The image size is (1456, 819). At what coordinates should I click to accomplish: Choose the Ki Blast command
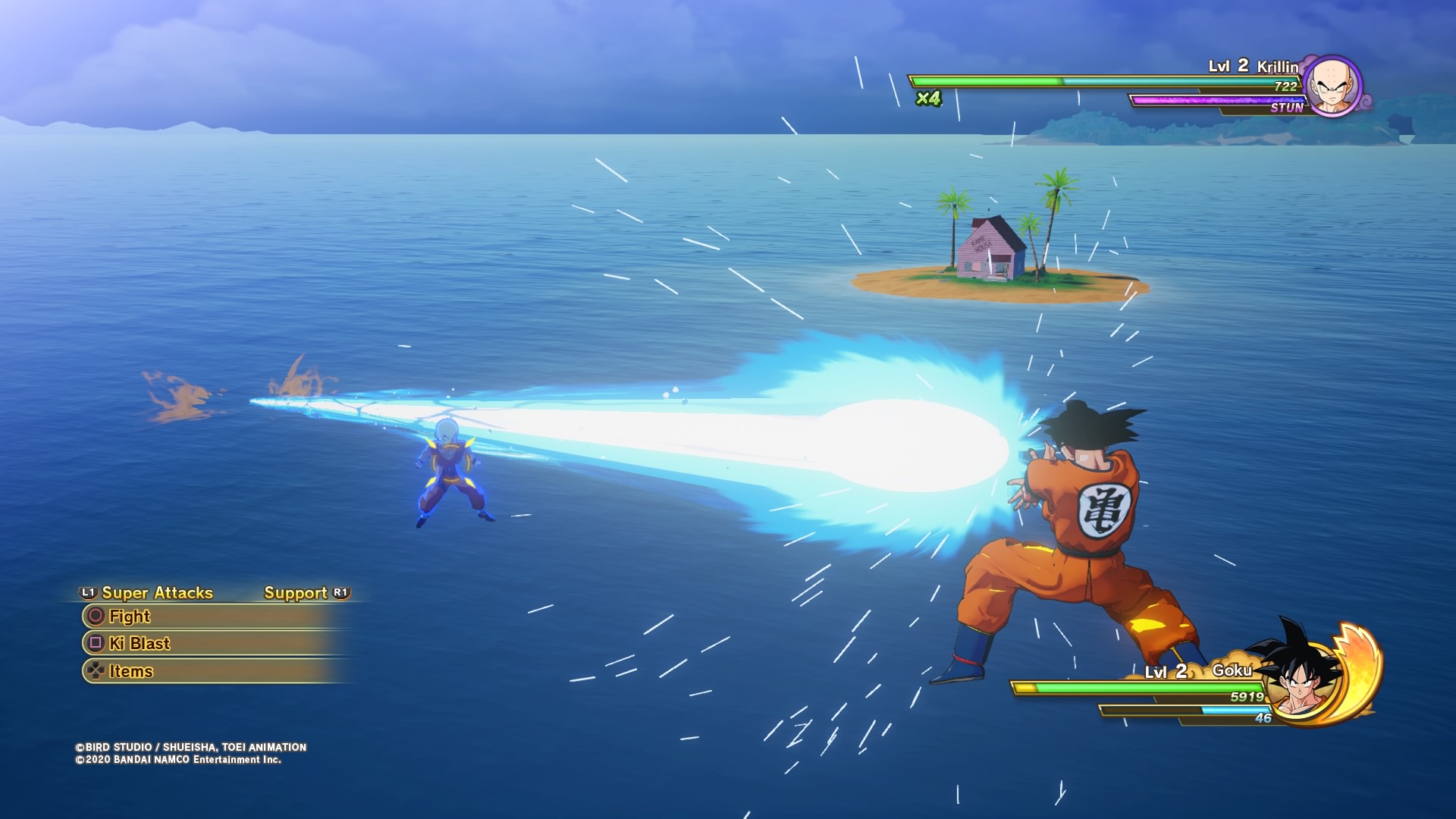[x=140, y=644]
